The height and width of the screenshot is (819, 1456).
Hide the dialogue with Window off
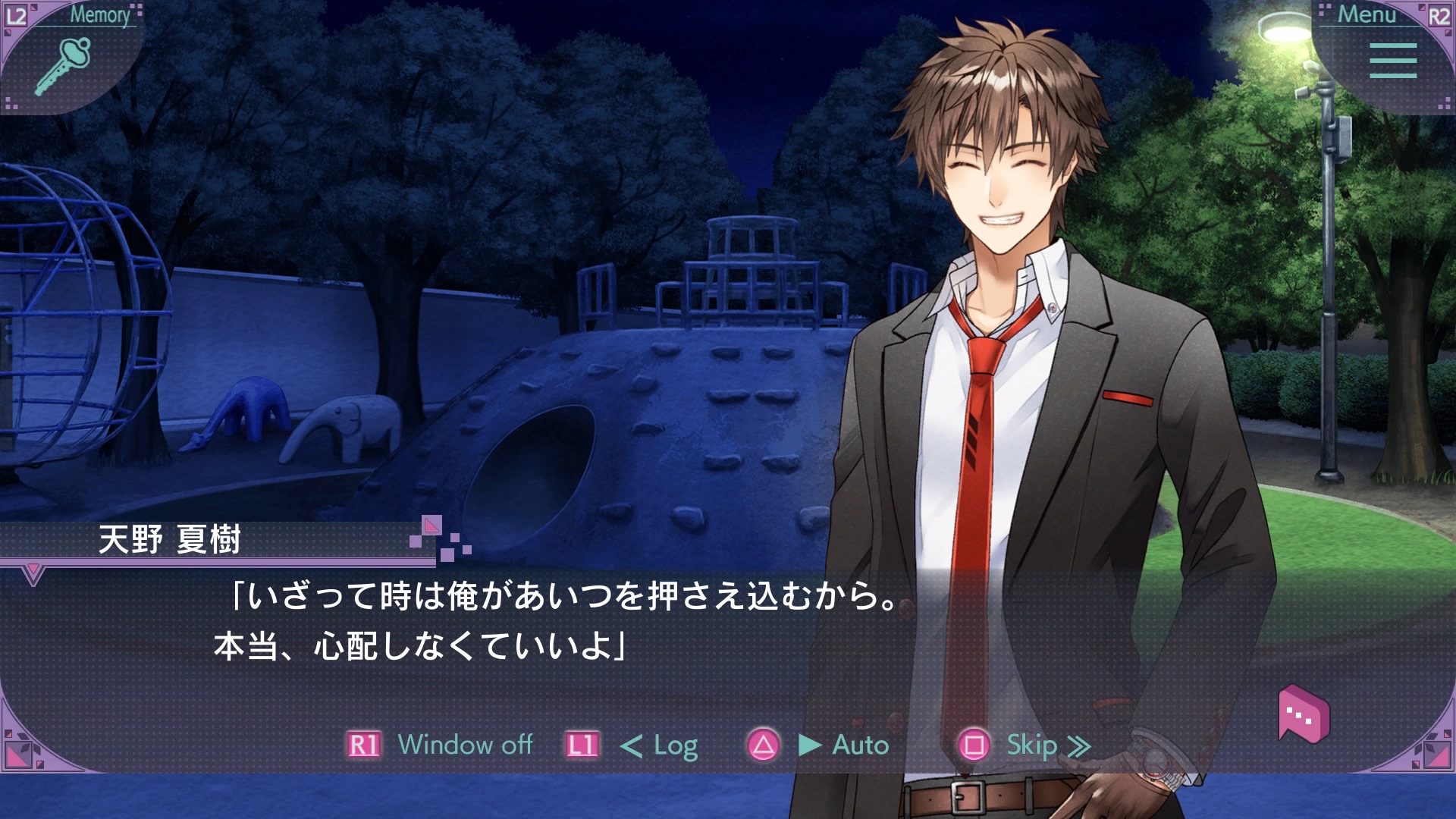click(x=464, y=745)
